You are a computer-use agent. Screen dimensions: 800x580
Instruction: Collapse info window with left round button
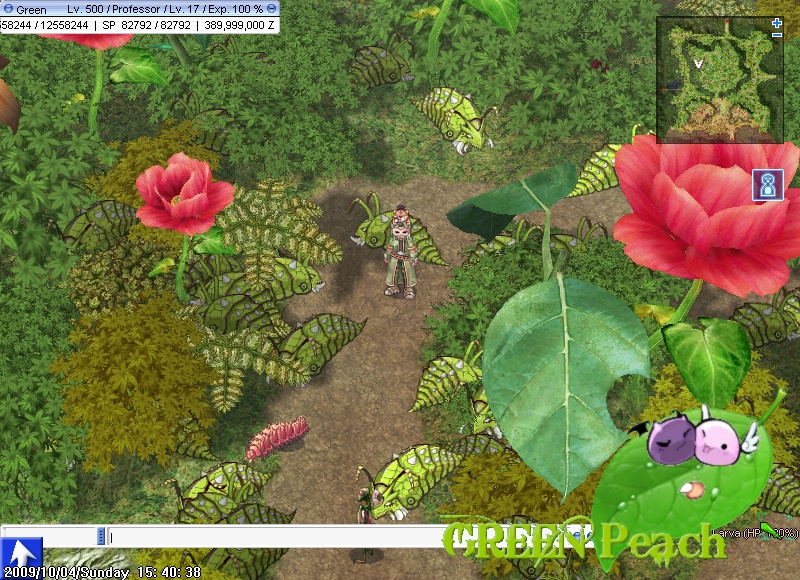click(7, 8)
